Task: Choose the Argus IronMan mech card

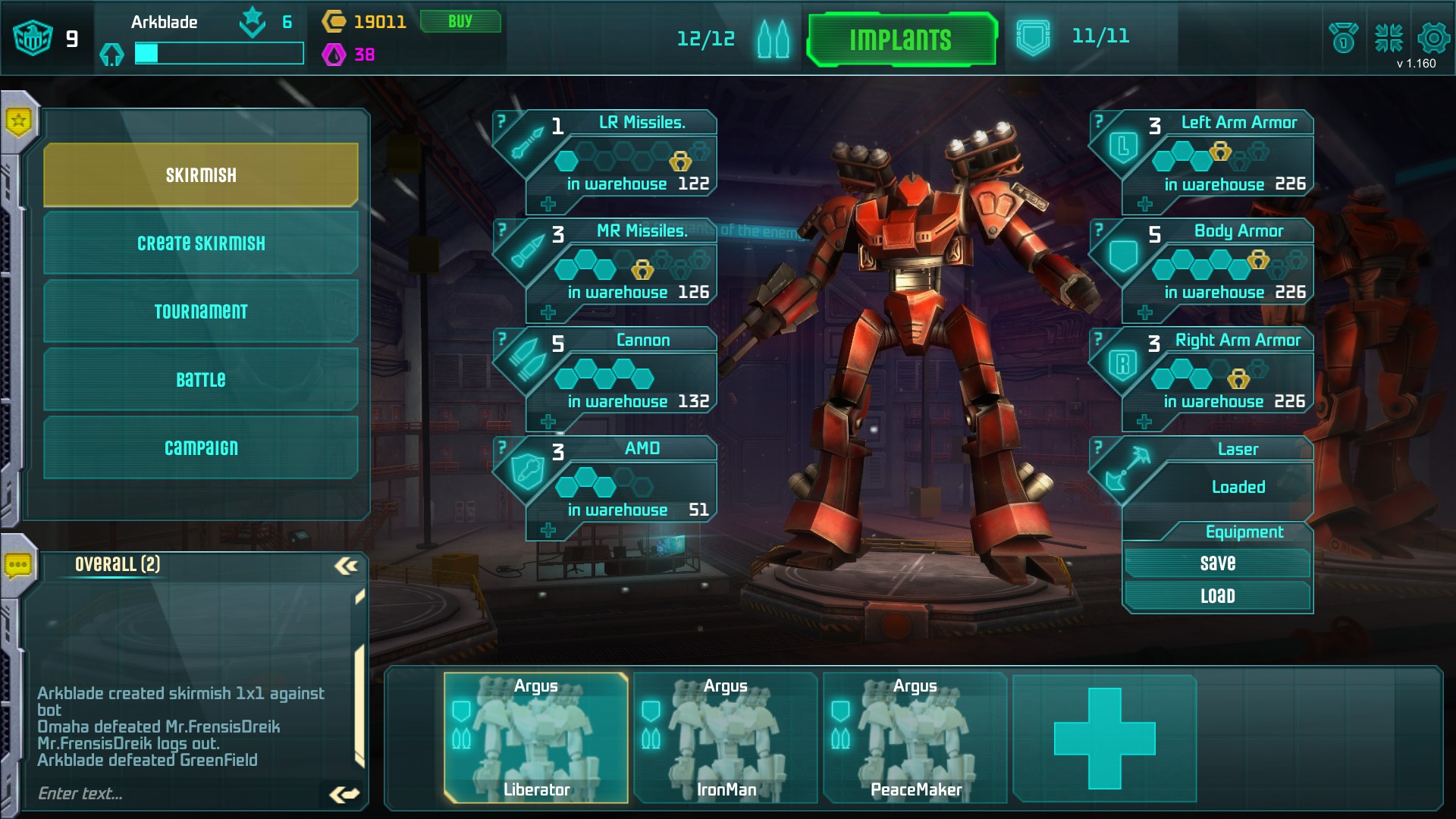Action: point(726,737)
